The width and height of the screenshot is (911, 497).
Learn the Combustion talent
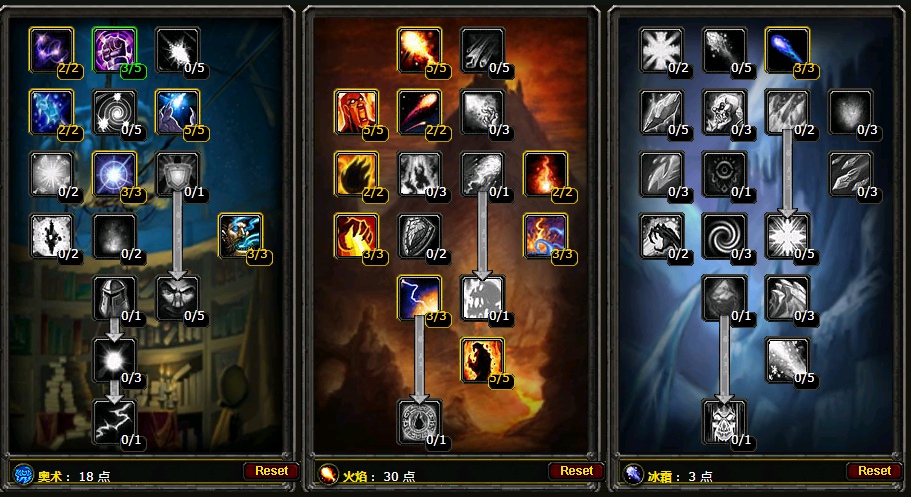click(420, 422)
